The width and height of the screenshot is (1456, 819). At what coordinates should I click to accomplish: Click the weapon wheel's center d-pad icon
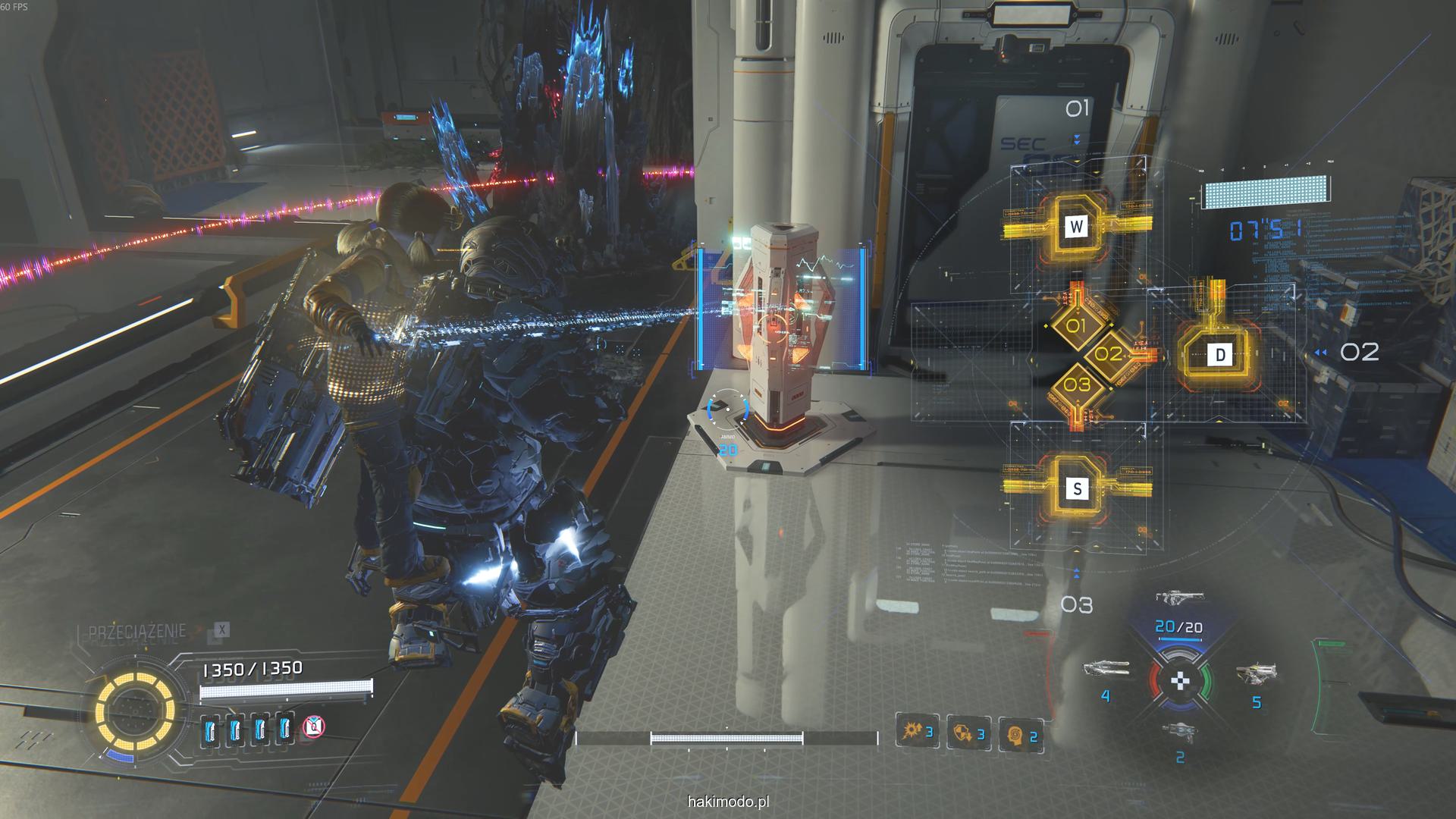pyautogui.click(x=1180, y=680)
